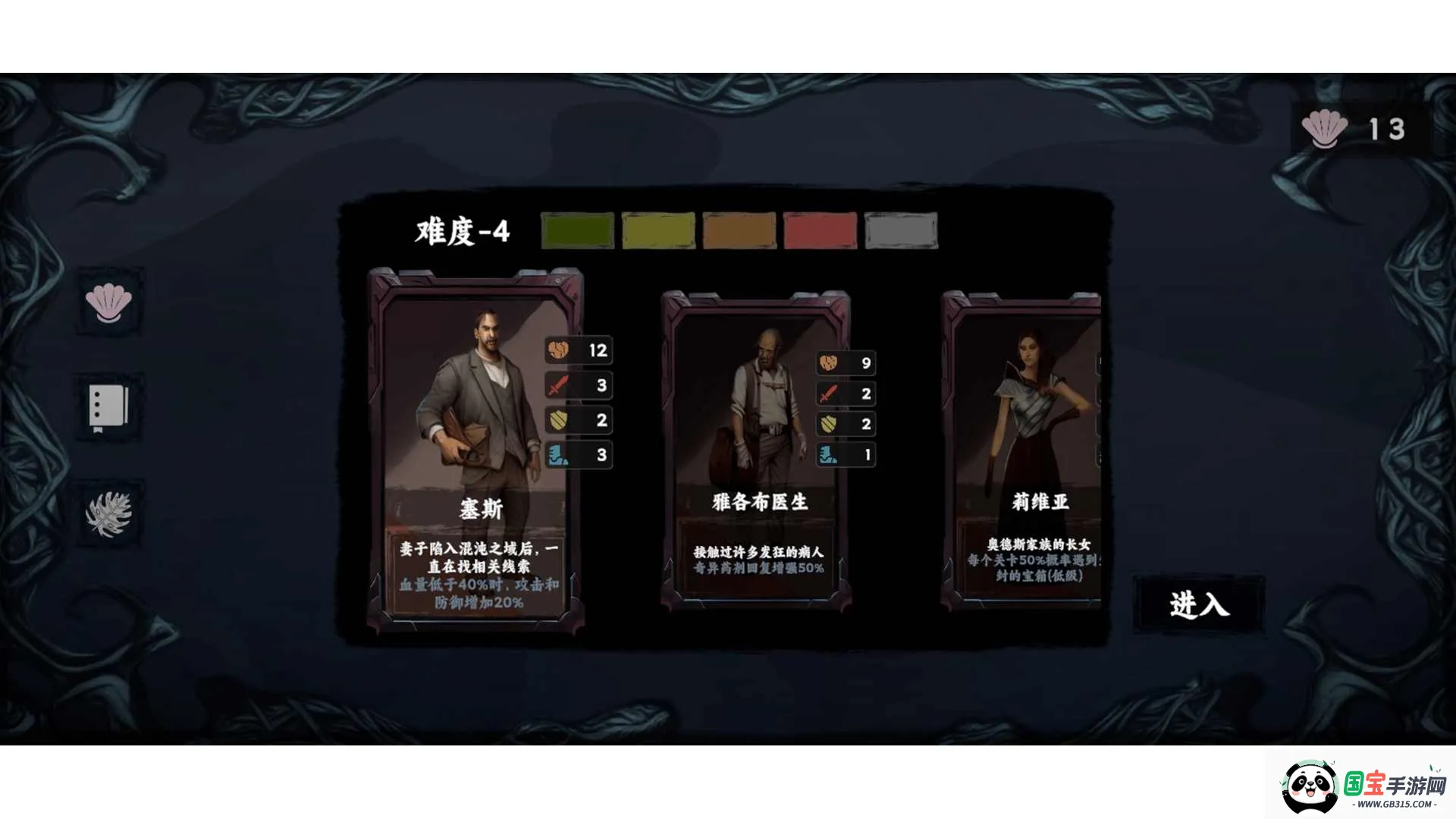Select the green difficulty swatch

coord(579,231)
